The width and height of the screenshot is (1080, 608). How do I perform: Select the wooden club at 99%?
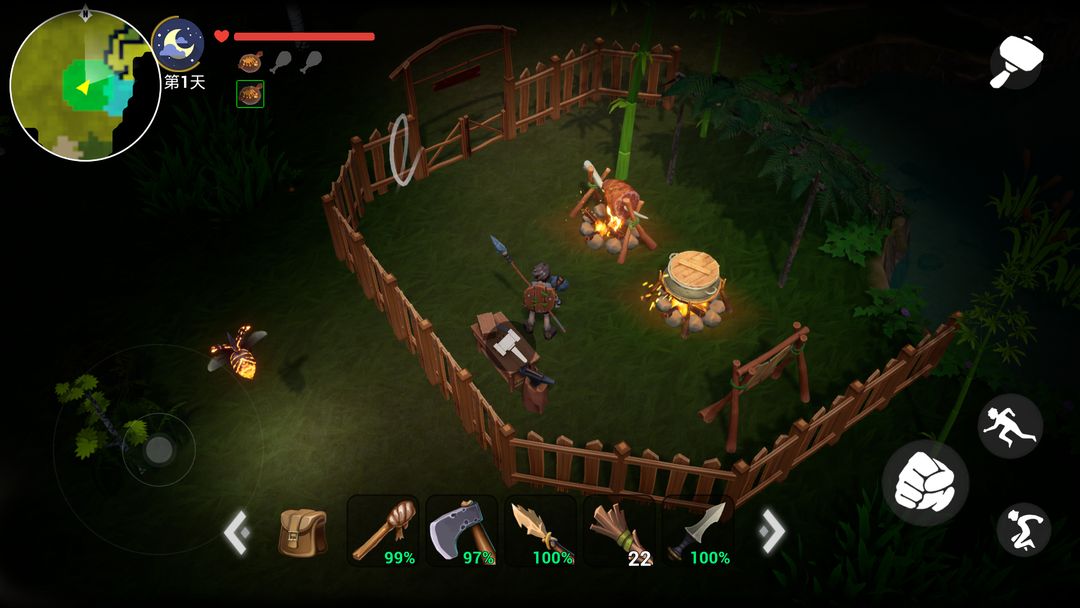pos(383,531)
